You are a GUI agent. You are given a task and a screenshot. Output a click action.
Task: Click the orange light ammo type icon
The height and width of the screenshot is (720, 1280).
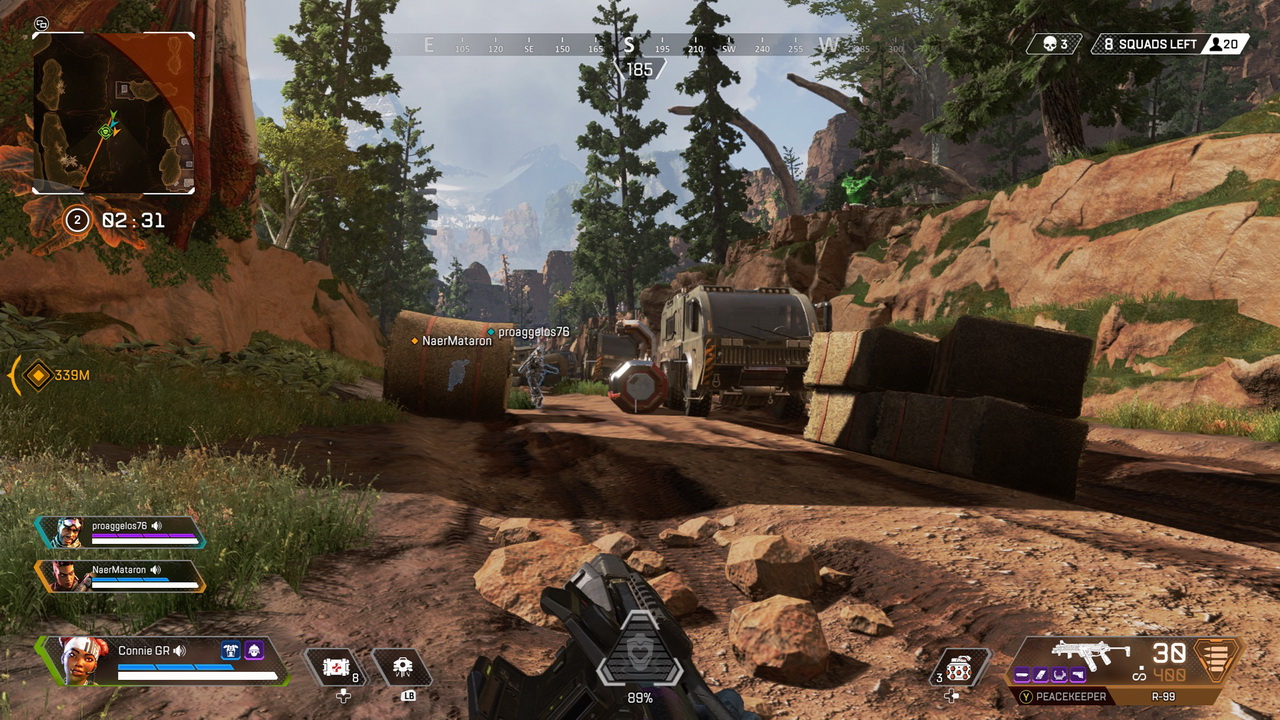coord(1216,661)
